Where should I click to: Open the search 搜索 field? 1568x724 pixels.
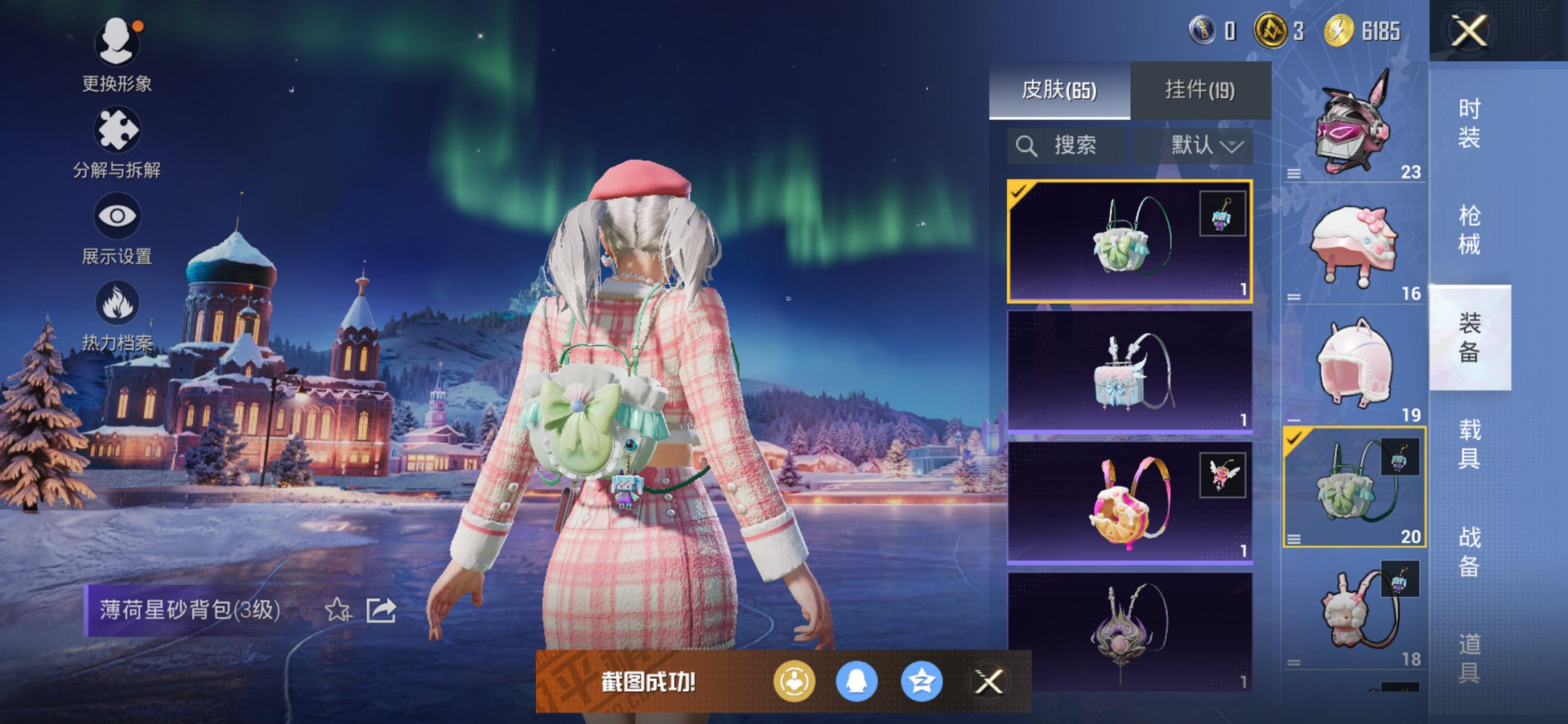(1066, 145)
